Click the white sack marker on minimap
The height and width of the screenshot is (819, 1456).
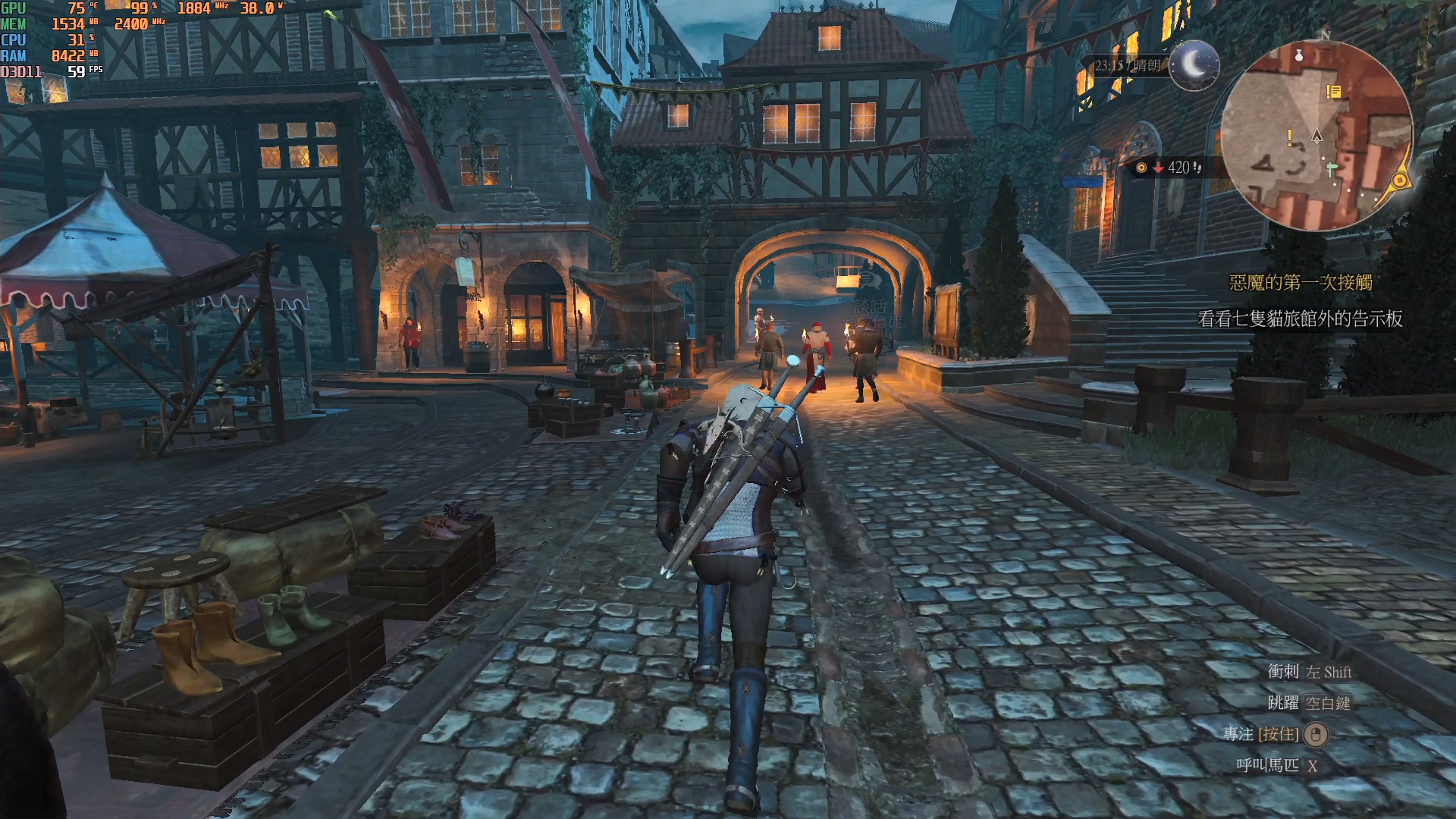coord(1299,55)
